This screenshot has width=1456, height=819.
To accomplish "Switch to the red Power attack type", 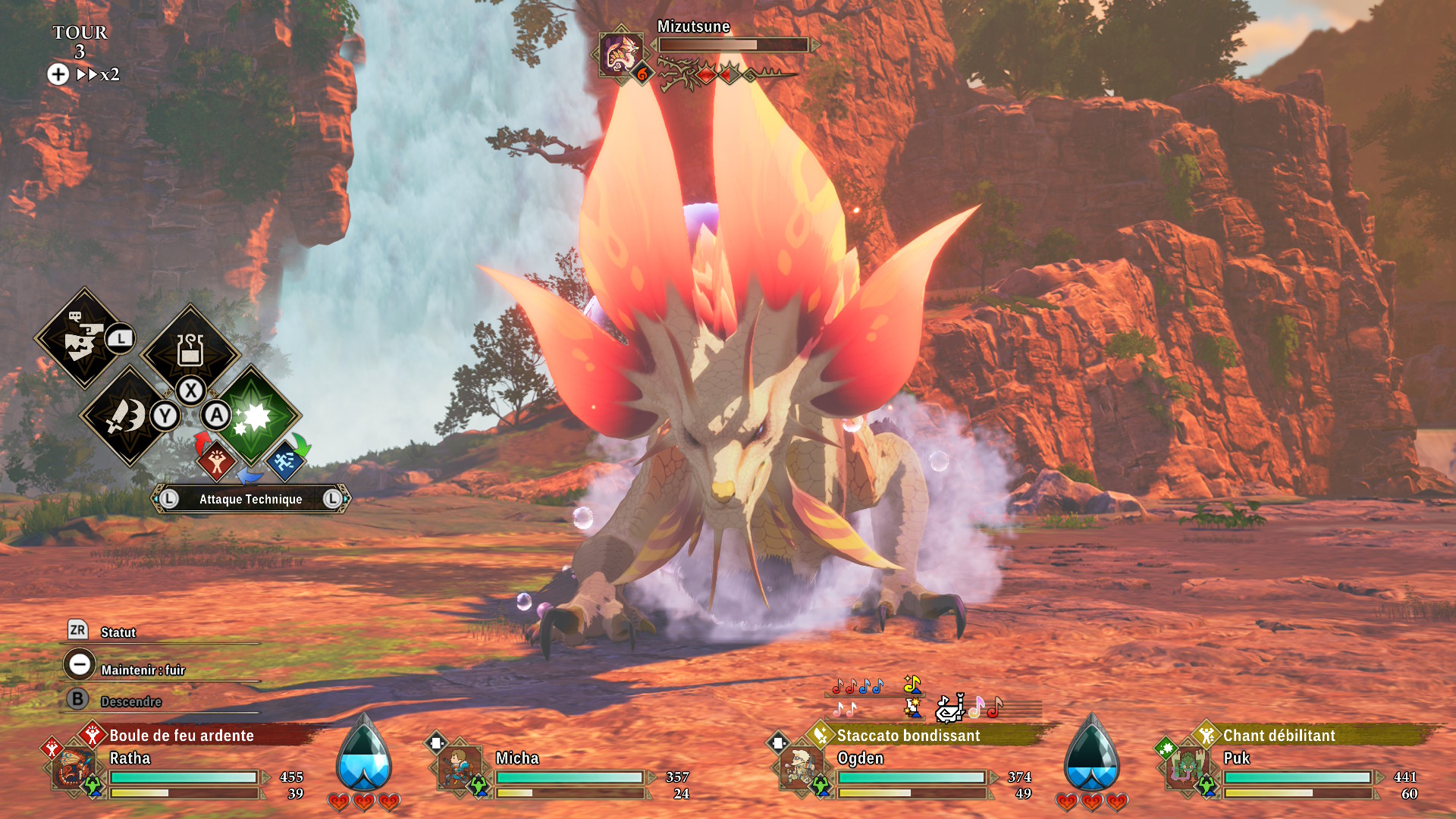I will [x=217, y=460].
